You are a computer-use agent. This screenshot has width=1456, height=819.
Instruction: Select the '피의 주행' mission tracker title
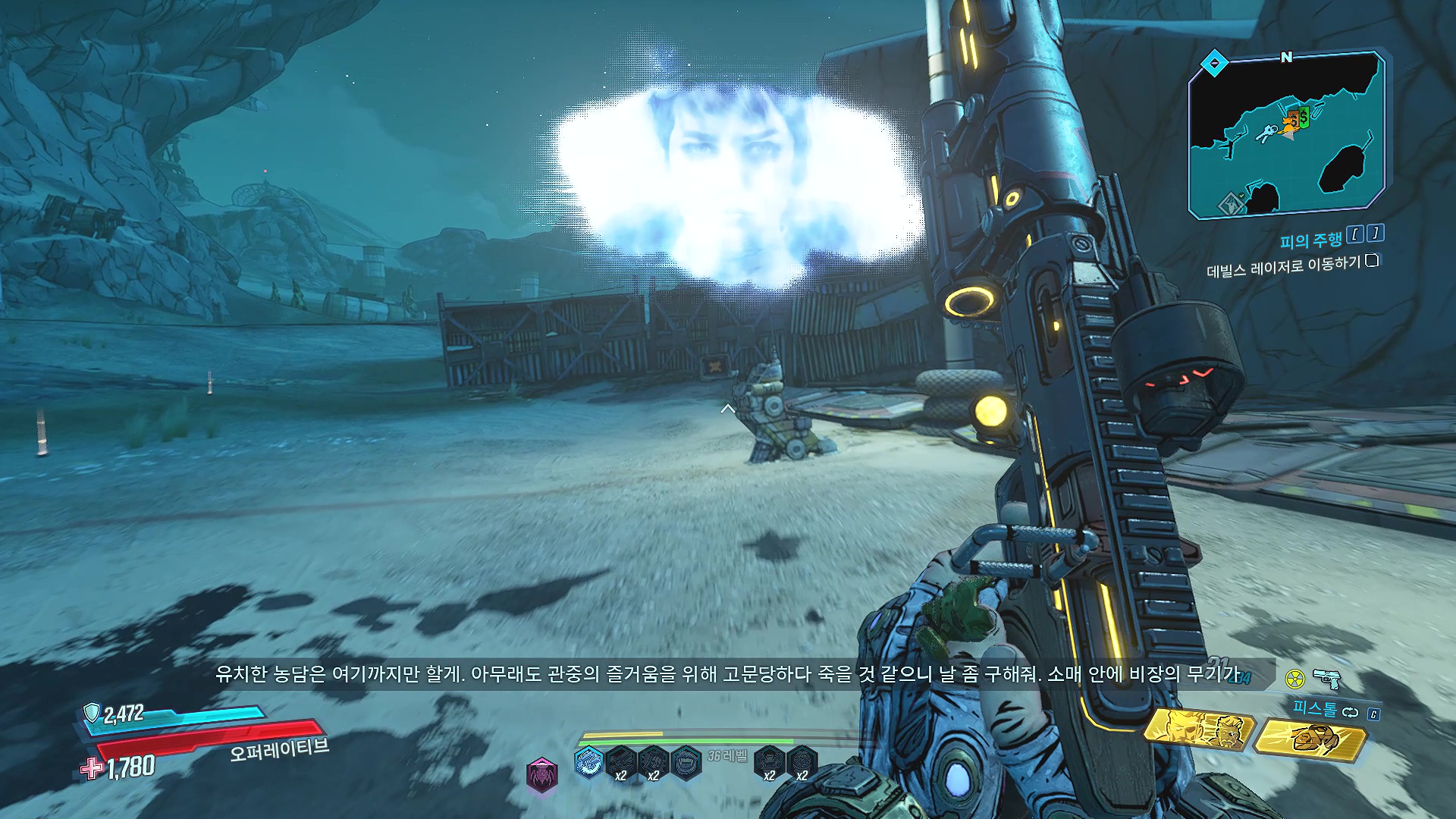(x=1310, y=241)
